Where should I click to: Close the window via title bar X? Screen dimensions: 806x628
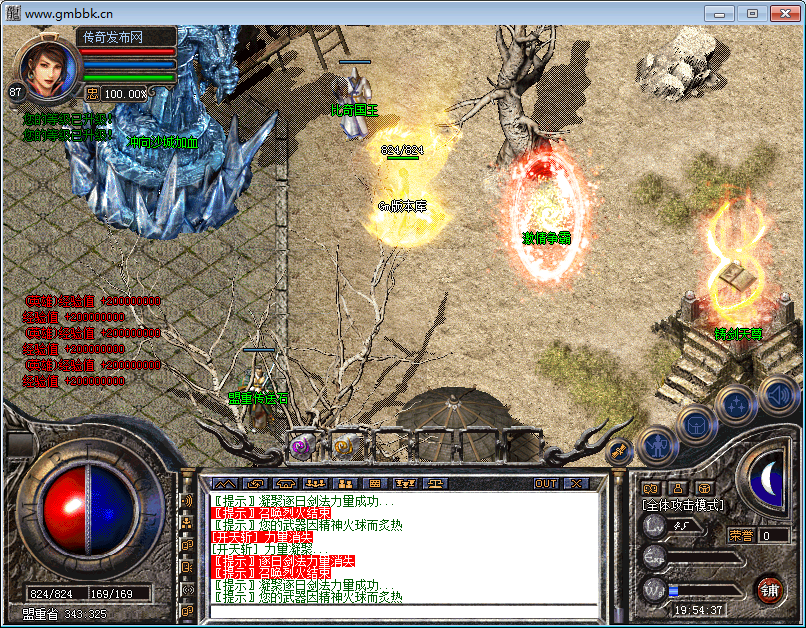[784, 13]
